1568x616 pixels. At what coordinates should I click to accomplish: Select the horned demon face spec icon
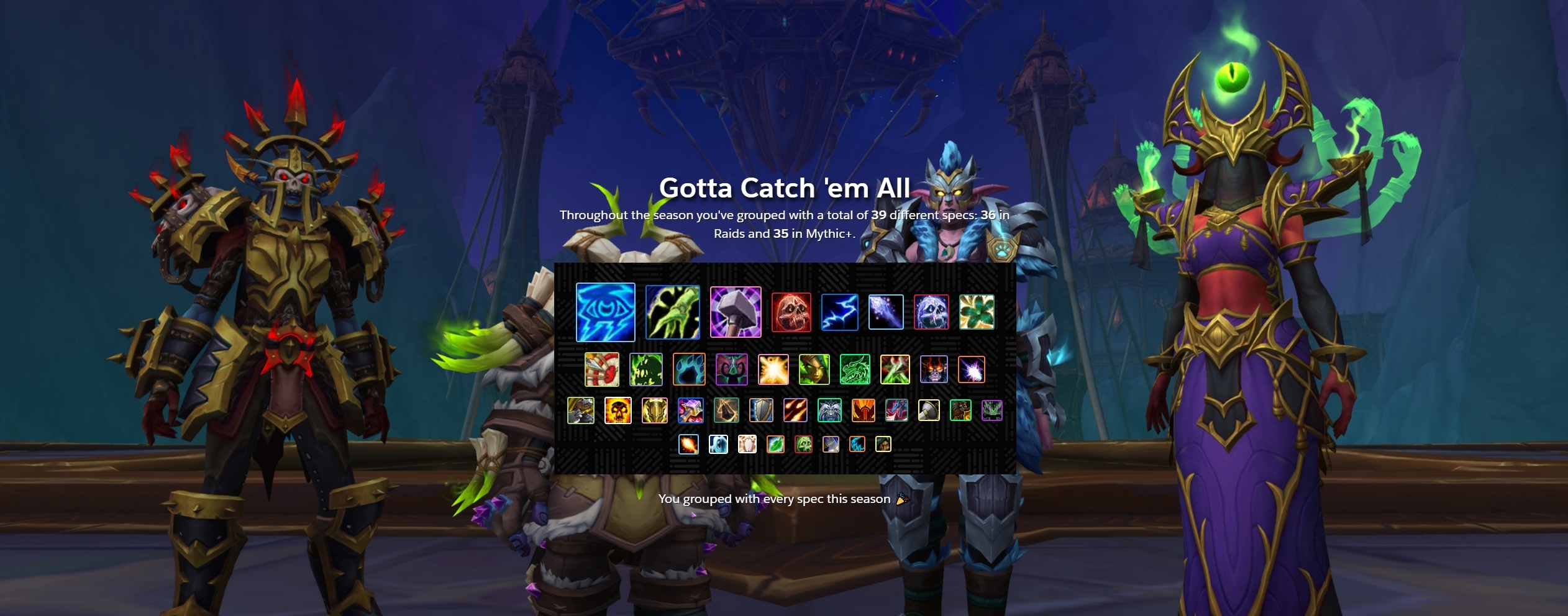tap(732, 370)
